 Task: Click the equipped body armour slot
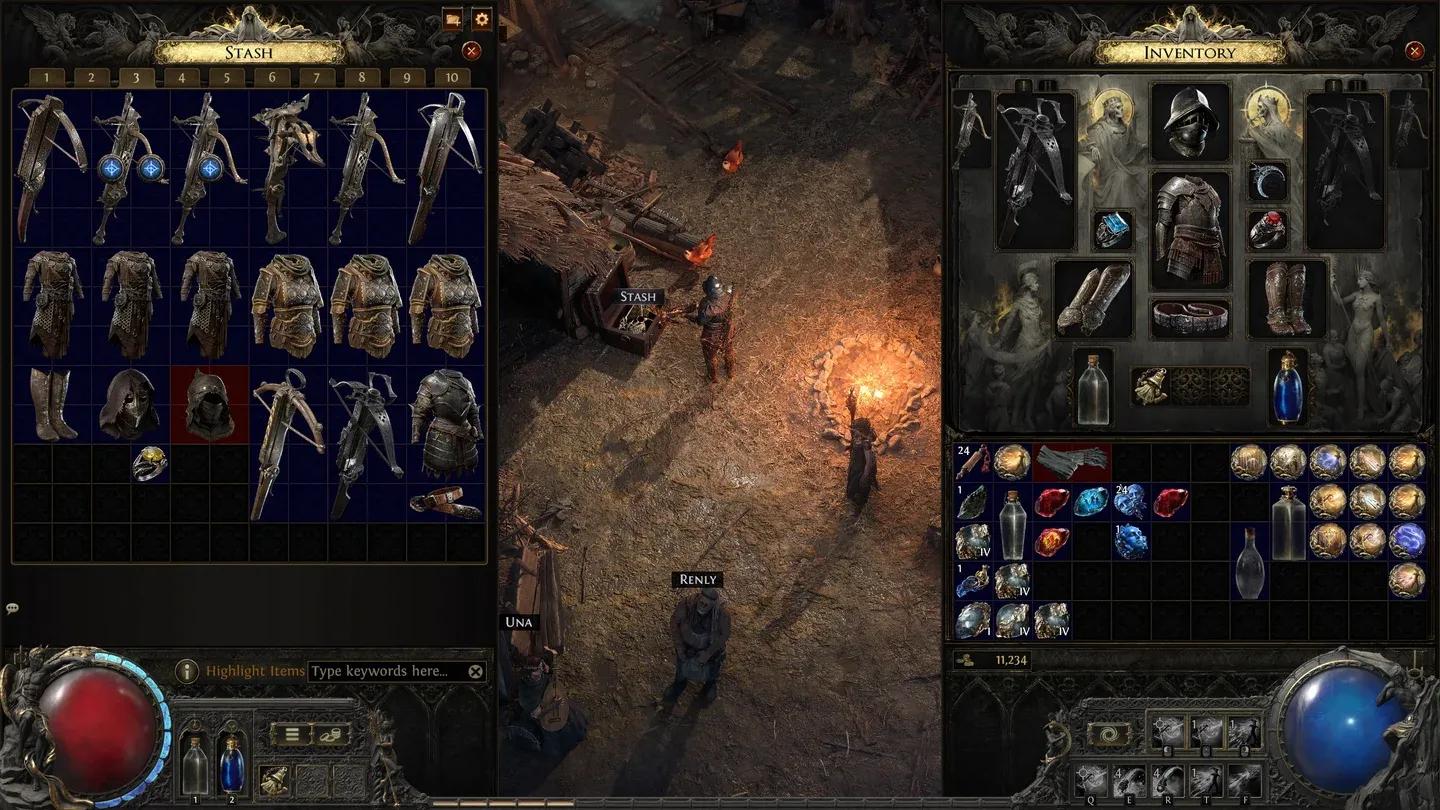[1189, 229]
